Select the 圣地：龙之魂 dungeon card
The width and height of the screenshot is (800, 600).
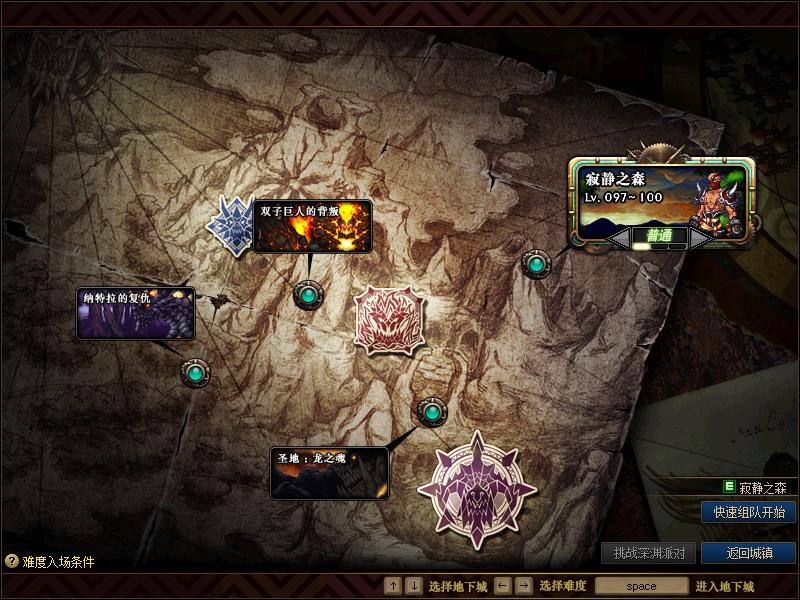coord(329,472)
